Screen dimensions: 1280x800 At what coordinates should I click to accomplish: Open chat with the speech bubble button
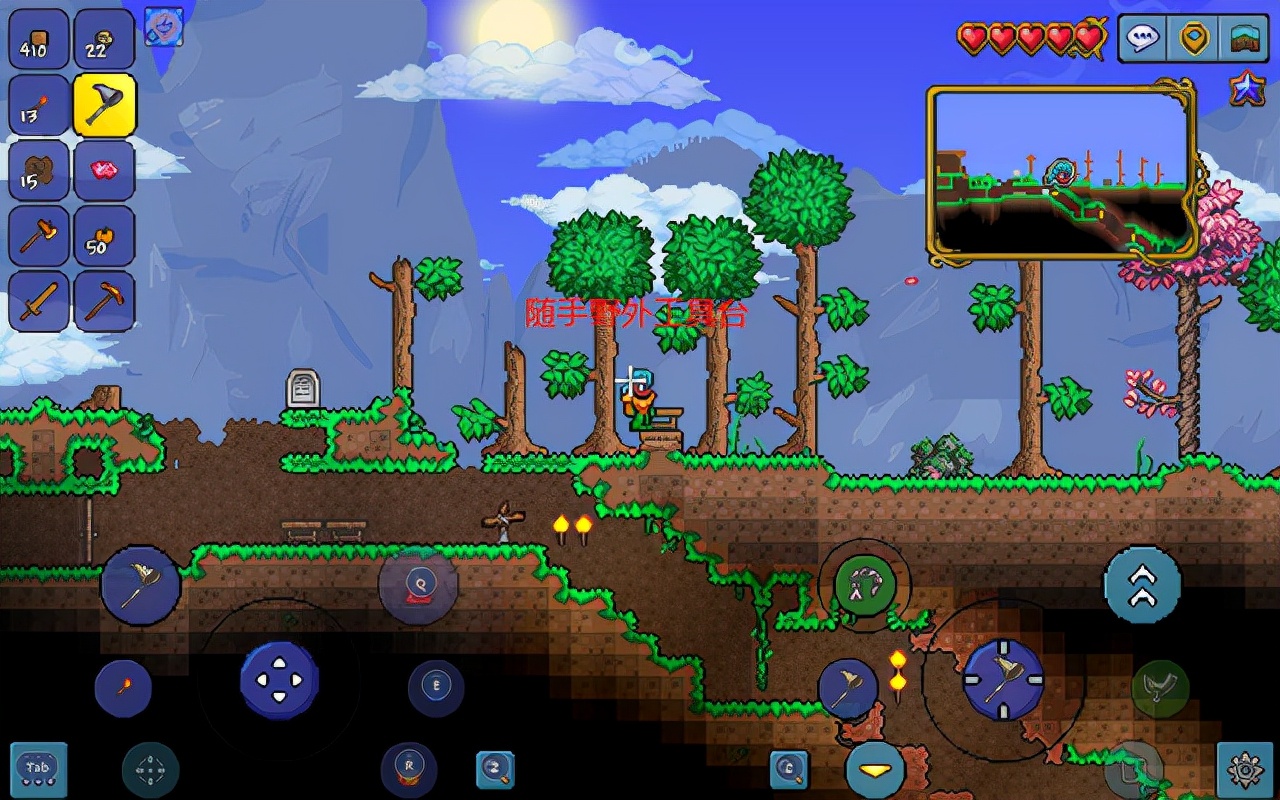1143,39
